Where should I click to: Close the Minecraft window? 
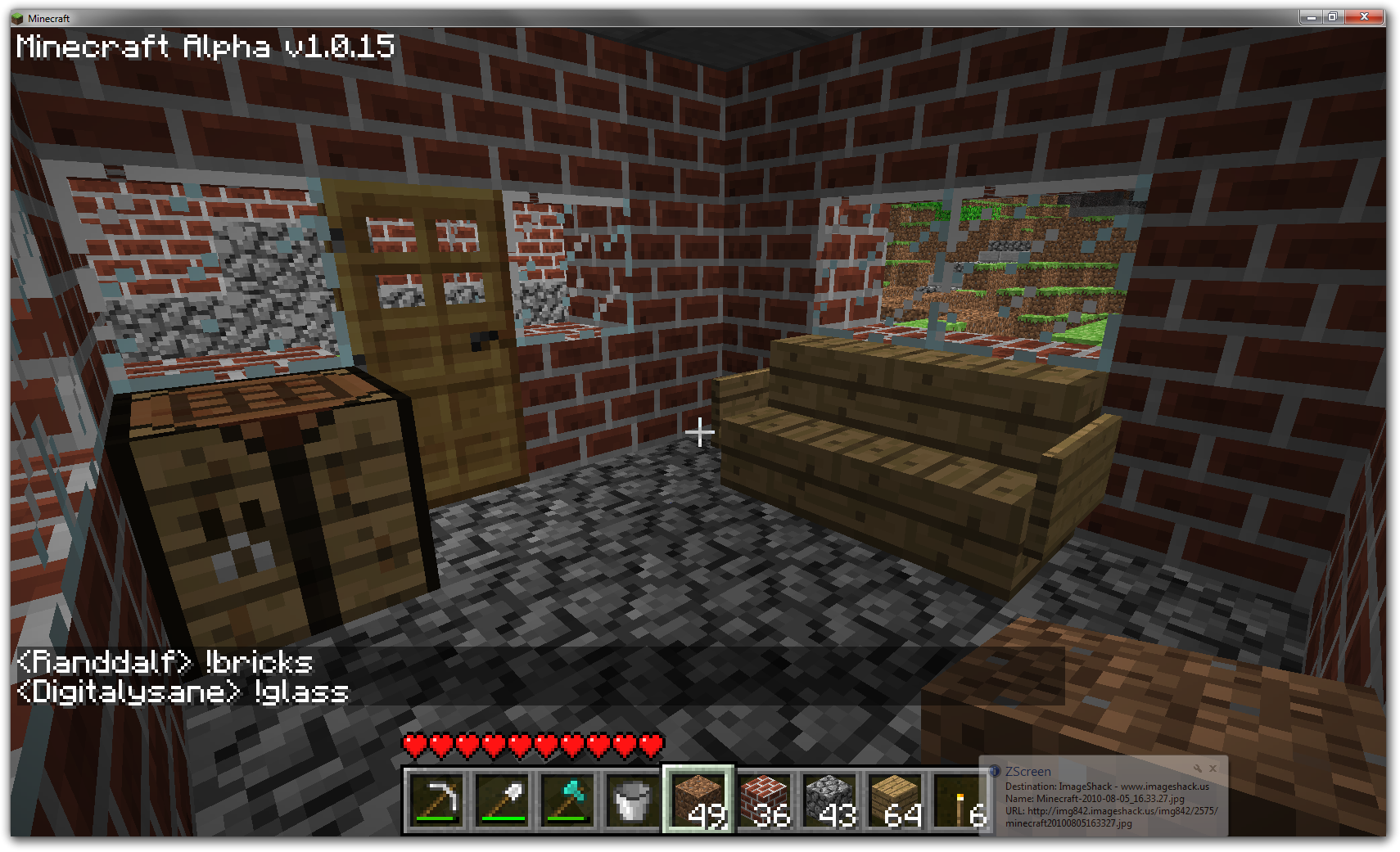click(1364, 17)
